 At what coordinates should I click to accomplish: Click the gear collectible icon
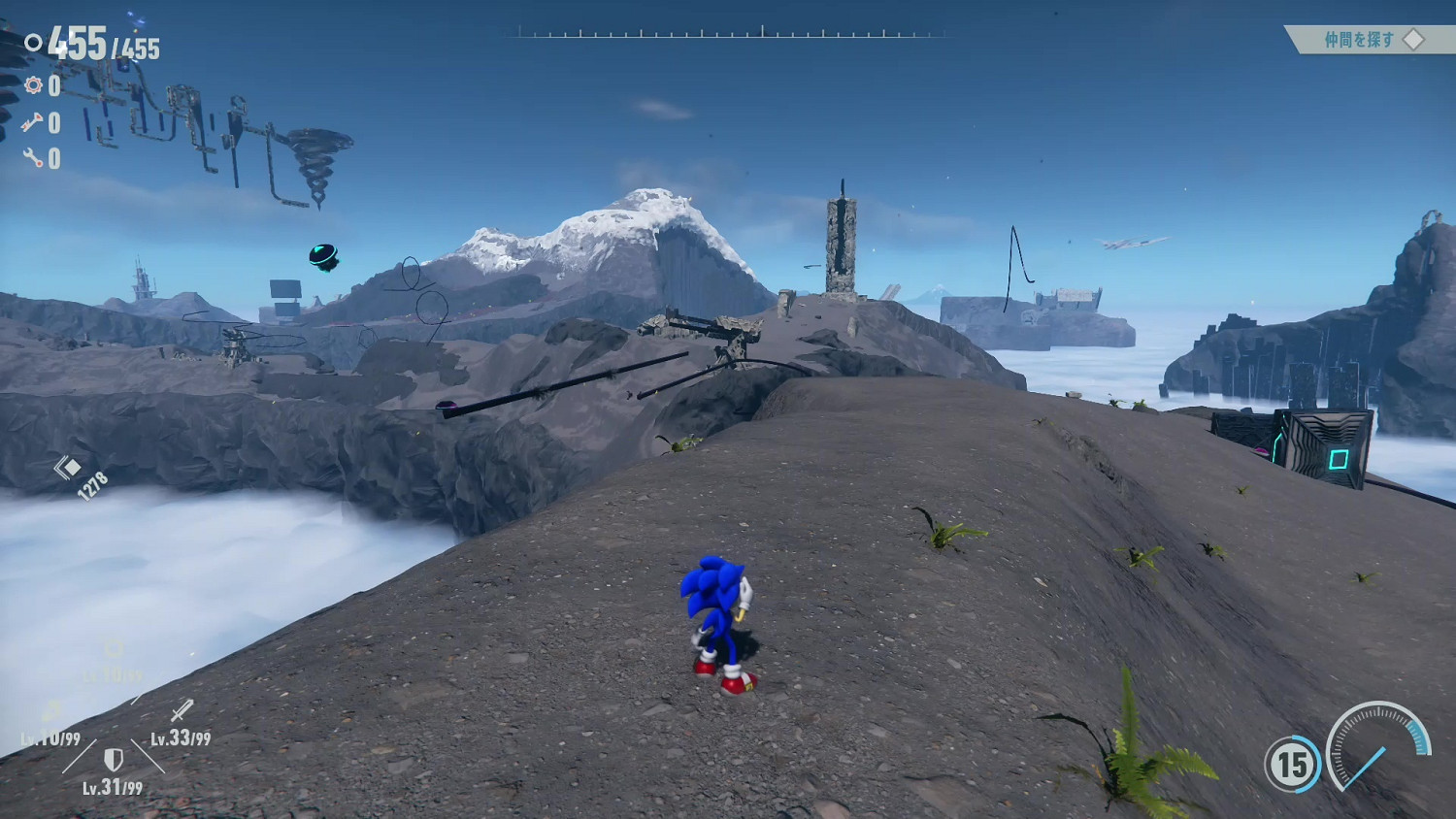click(34, 85)
